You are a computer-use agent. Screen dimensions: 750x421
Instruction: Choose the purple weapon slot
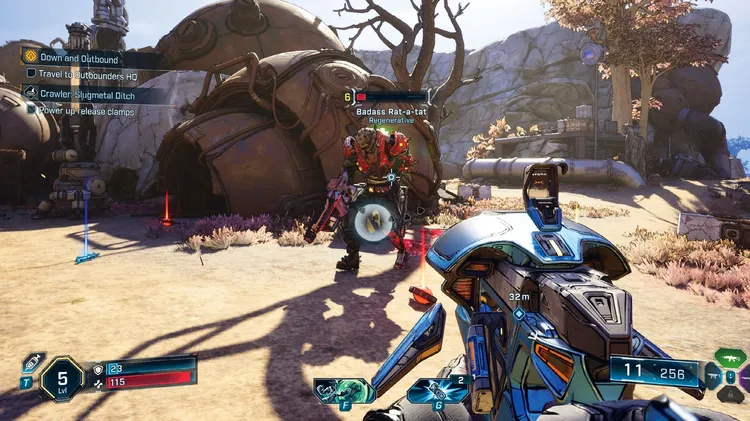tap(743, 376)
